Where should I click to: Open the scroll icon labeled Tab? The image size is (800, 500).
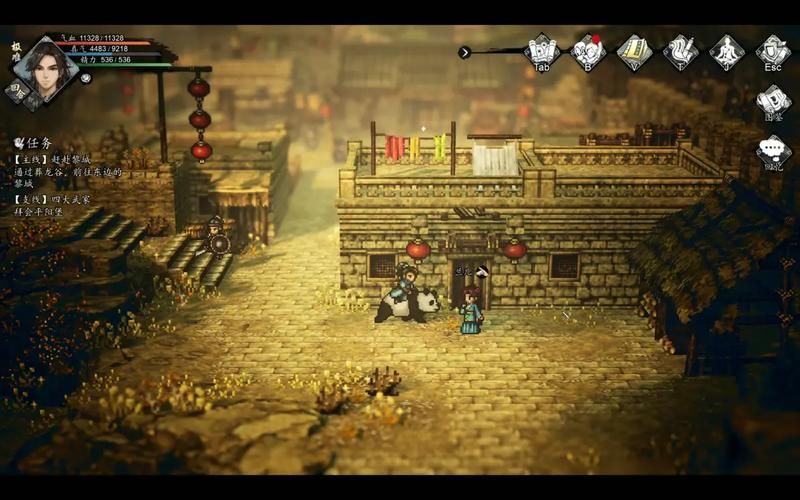pyautogui.click(x=541, y=50)
